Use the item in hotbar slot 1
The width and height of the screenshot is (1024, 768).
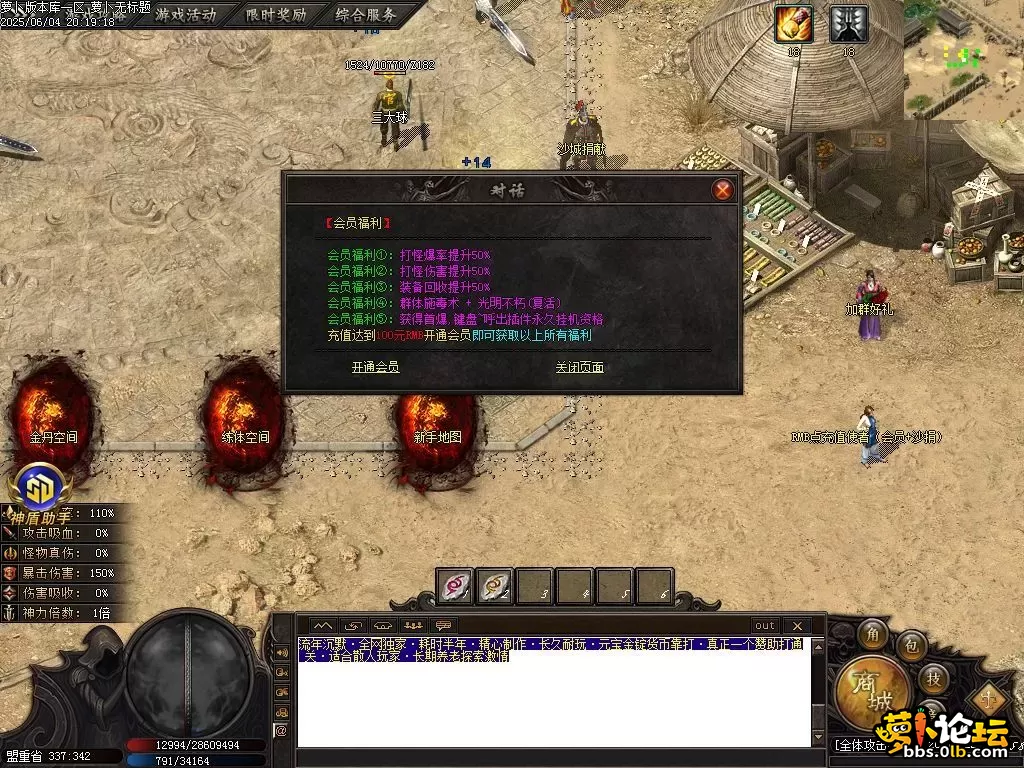click(456, 586)
